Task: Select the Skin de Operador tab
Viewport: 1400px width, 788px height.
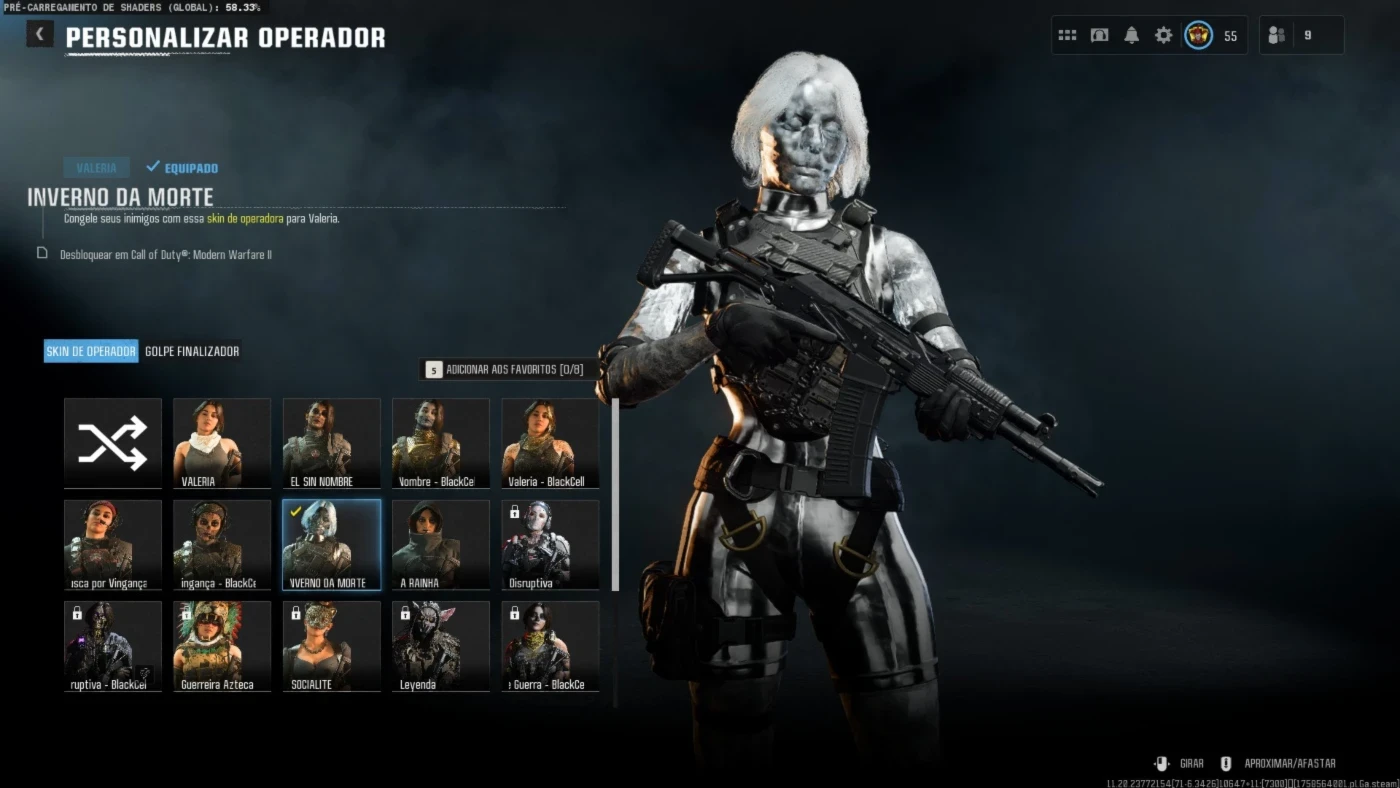Action: click(x=91, y=351)
